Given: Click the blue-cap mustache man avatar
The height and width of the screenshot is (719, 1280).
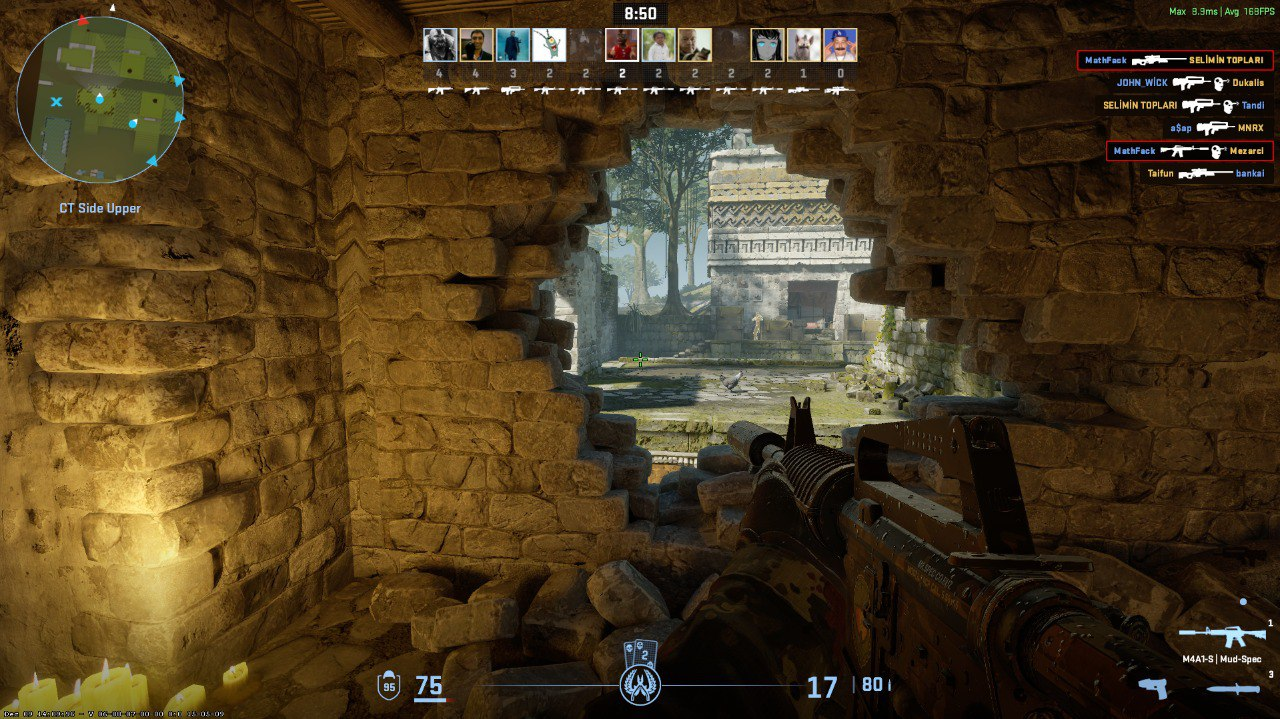Looking at the screenshot, I should 840,45.
